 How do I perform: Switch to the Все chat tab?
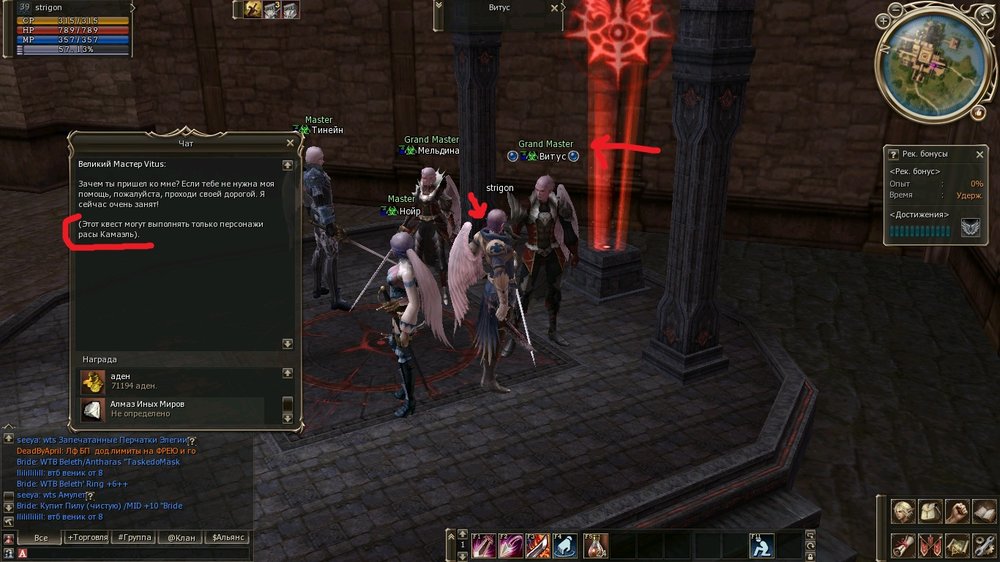click(x=41, y=538)
